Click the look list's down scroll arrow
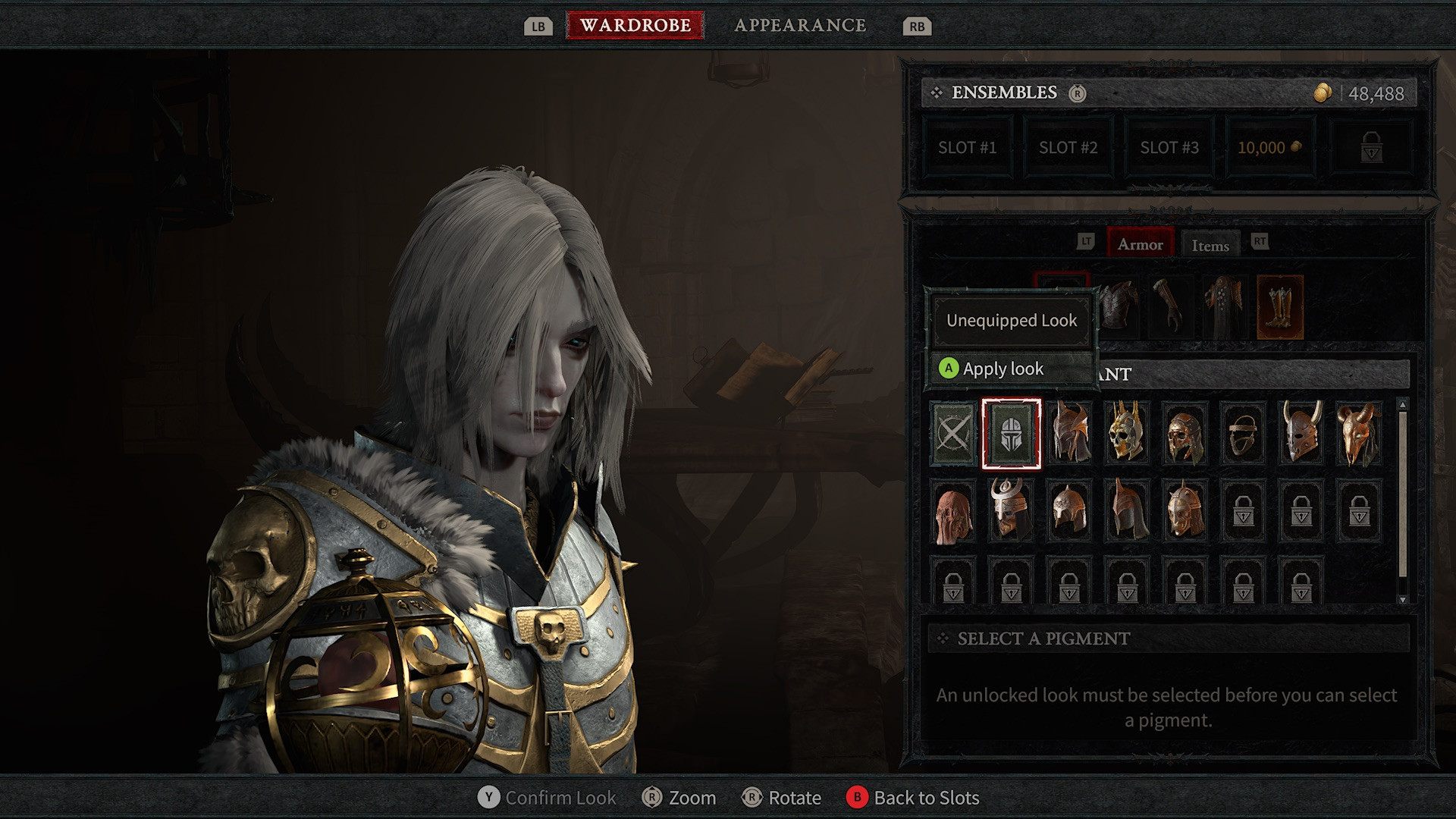The width and height of the screenshot is (1456, 819). (x=1402, y=599)
